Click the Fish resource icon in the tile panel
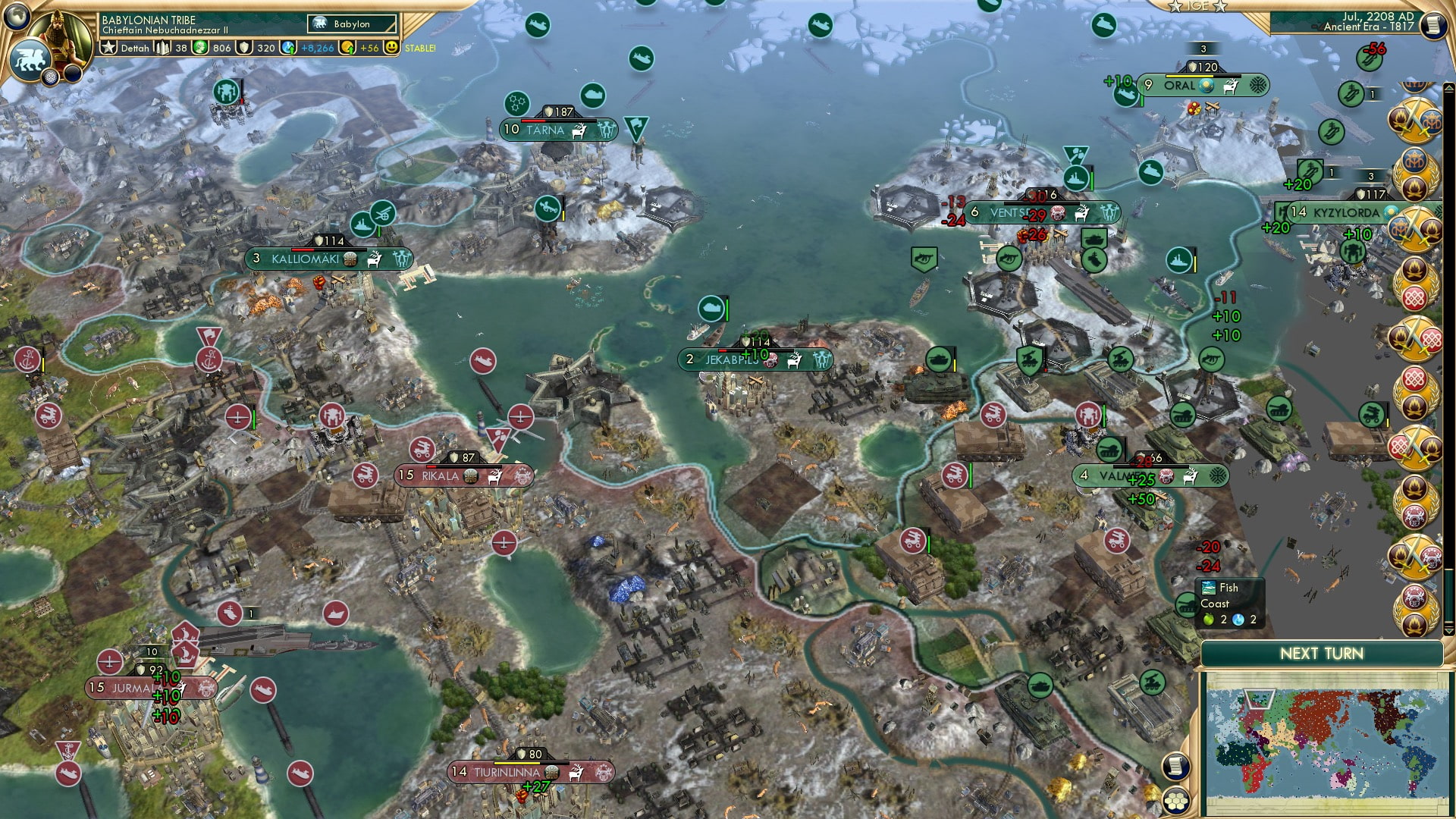This screenshot has height=819, width=1456. point(1209,587)
